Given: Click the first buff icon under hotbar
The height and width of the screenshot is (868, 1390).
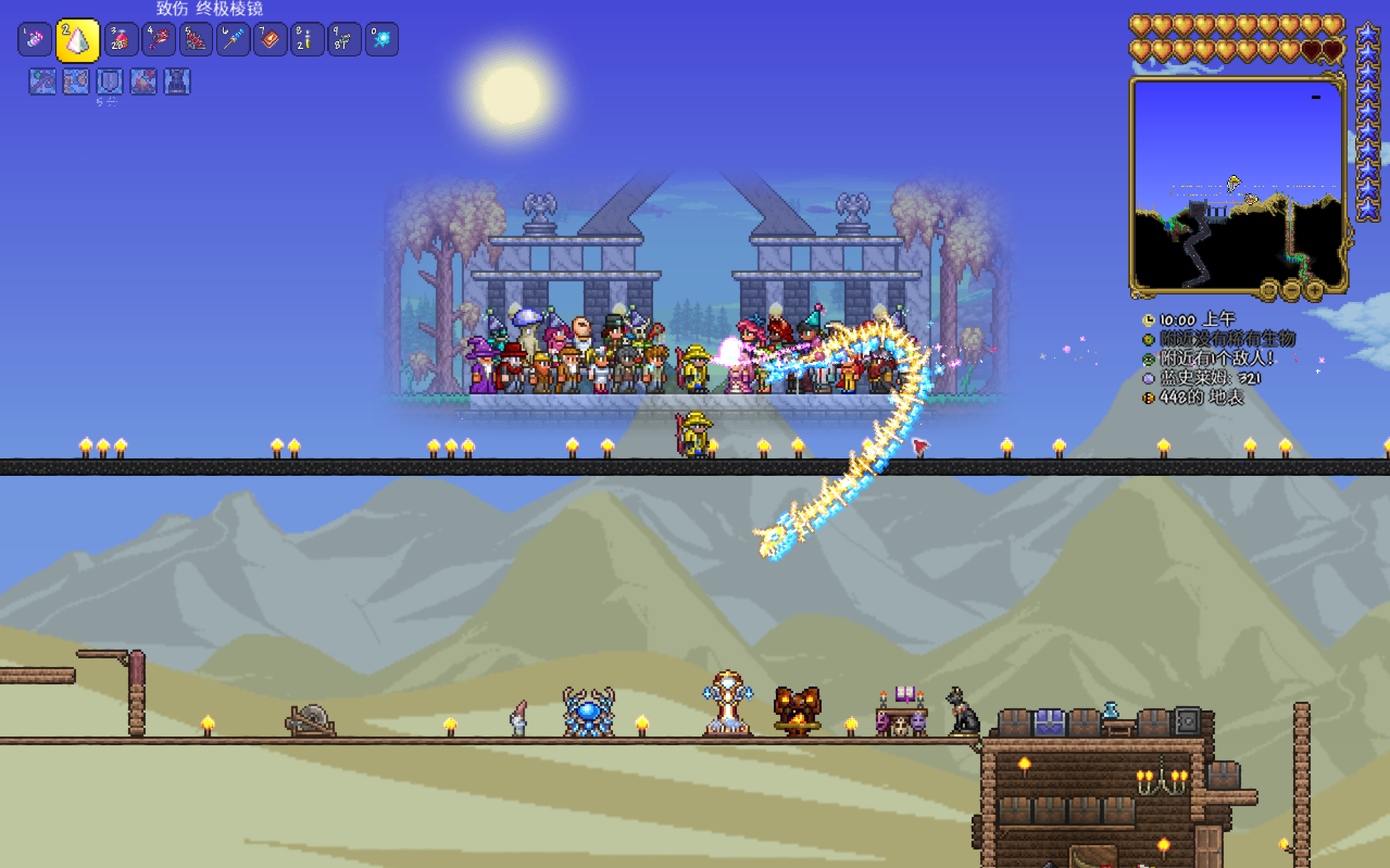Looking at the screenshot, I should (x=42, y=81).
